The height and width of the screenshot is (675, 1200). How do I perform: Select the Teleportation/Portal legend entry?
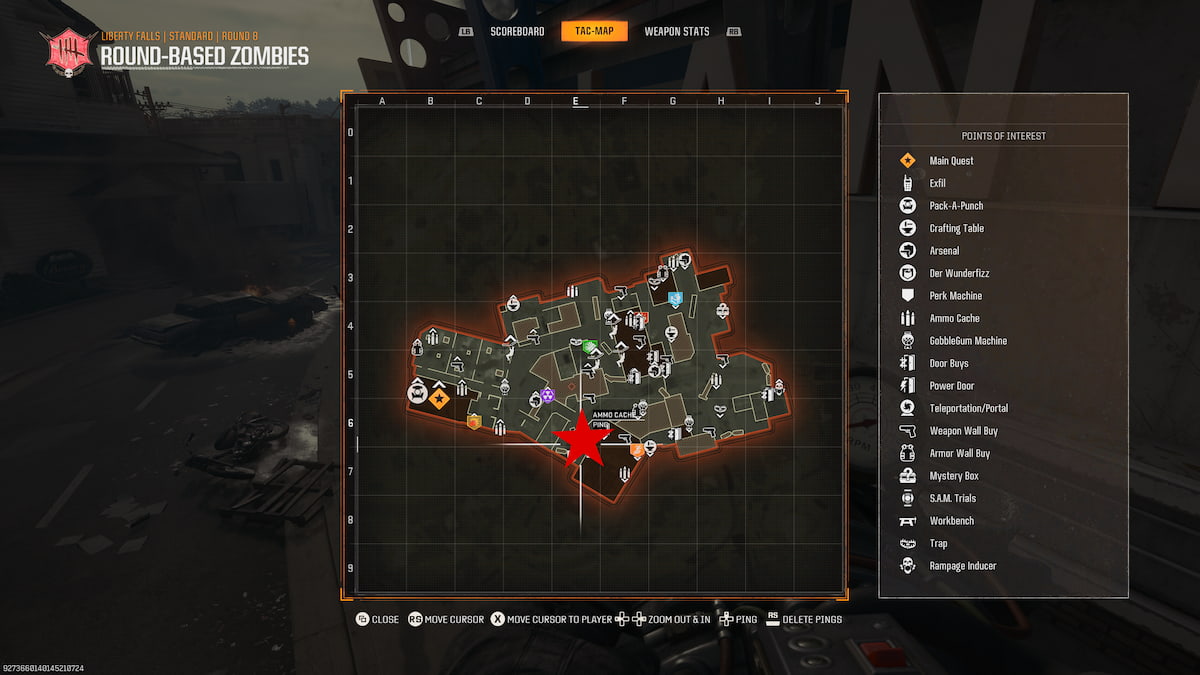pos(968,408)
